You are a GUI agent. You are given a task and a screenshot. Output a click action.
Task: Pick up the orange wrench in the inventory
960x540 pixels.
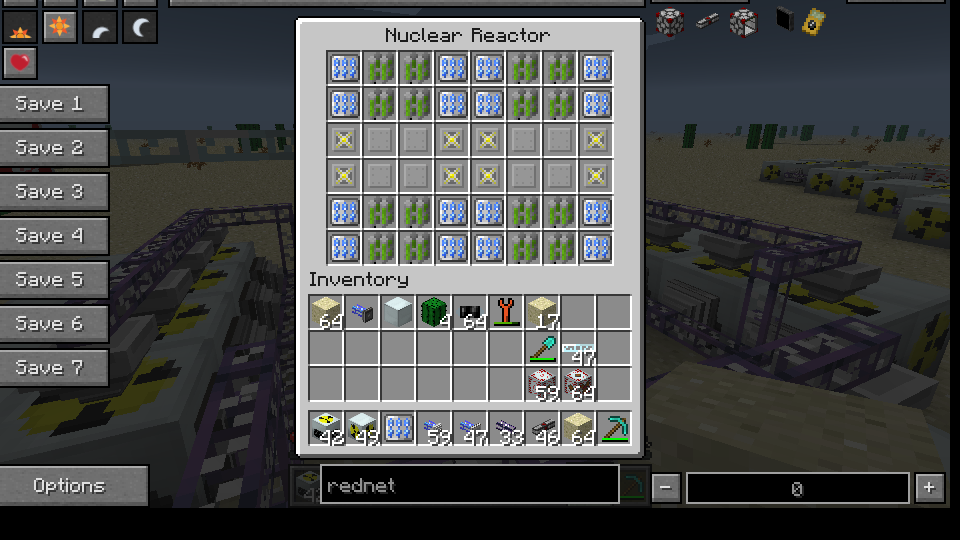pos(506,313)
